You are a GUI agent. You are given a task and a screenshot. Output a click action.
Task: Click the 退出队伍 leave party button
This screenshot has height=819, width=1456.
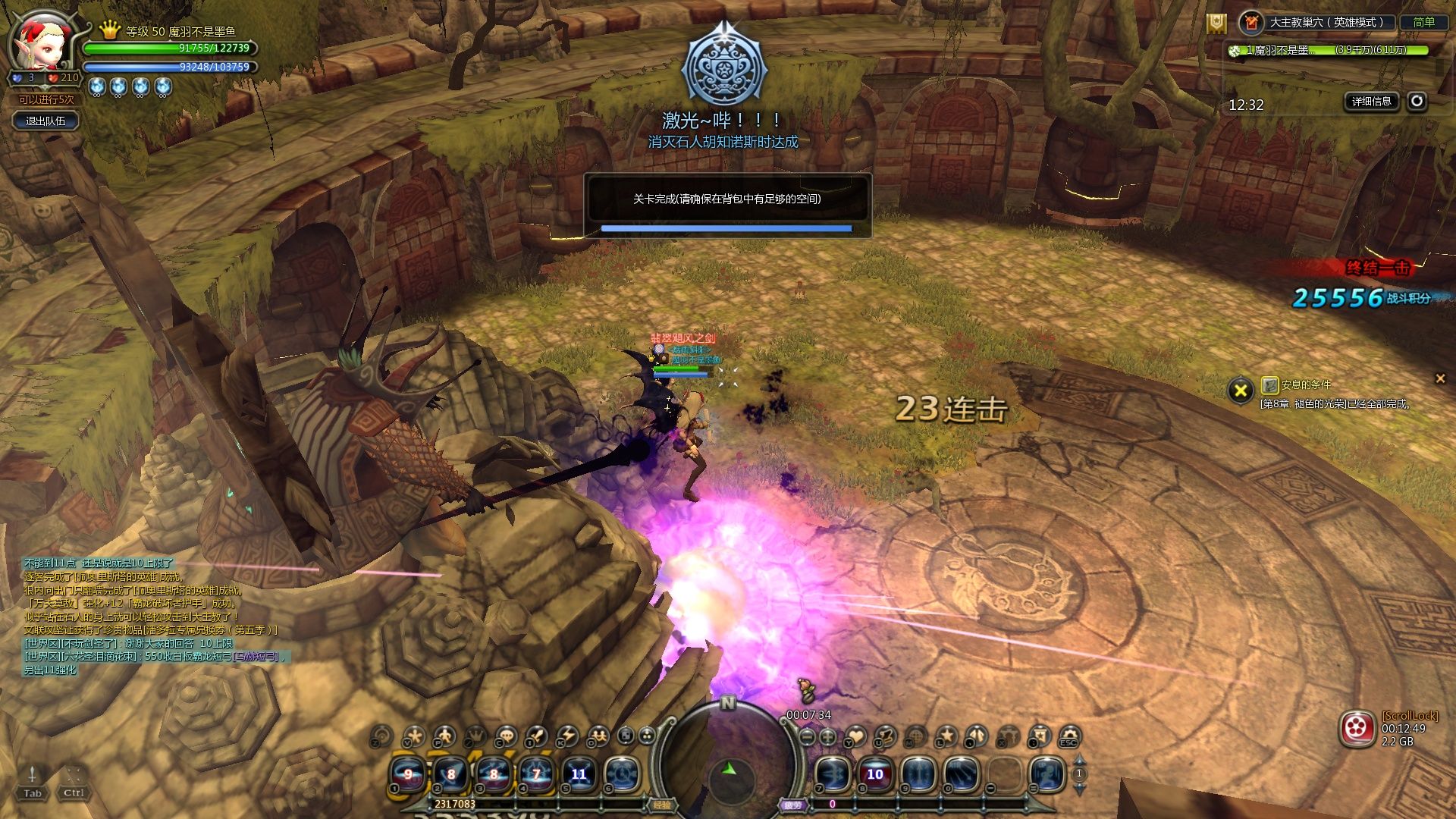click(x=45, y=121)
